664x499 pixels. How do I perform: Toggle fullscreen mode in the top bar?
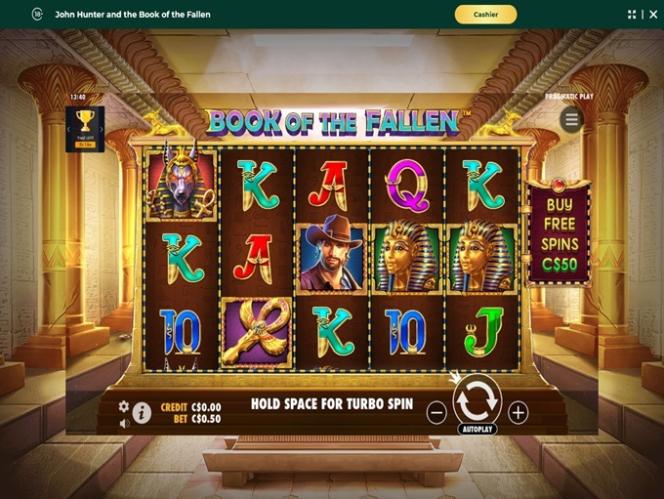click(x=632, y=14)
